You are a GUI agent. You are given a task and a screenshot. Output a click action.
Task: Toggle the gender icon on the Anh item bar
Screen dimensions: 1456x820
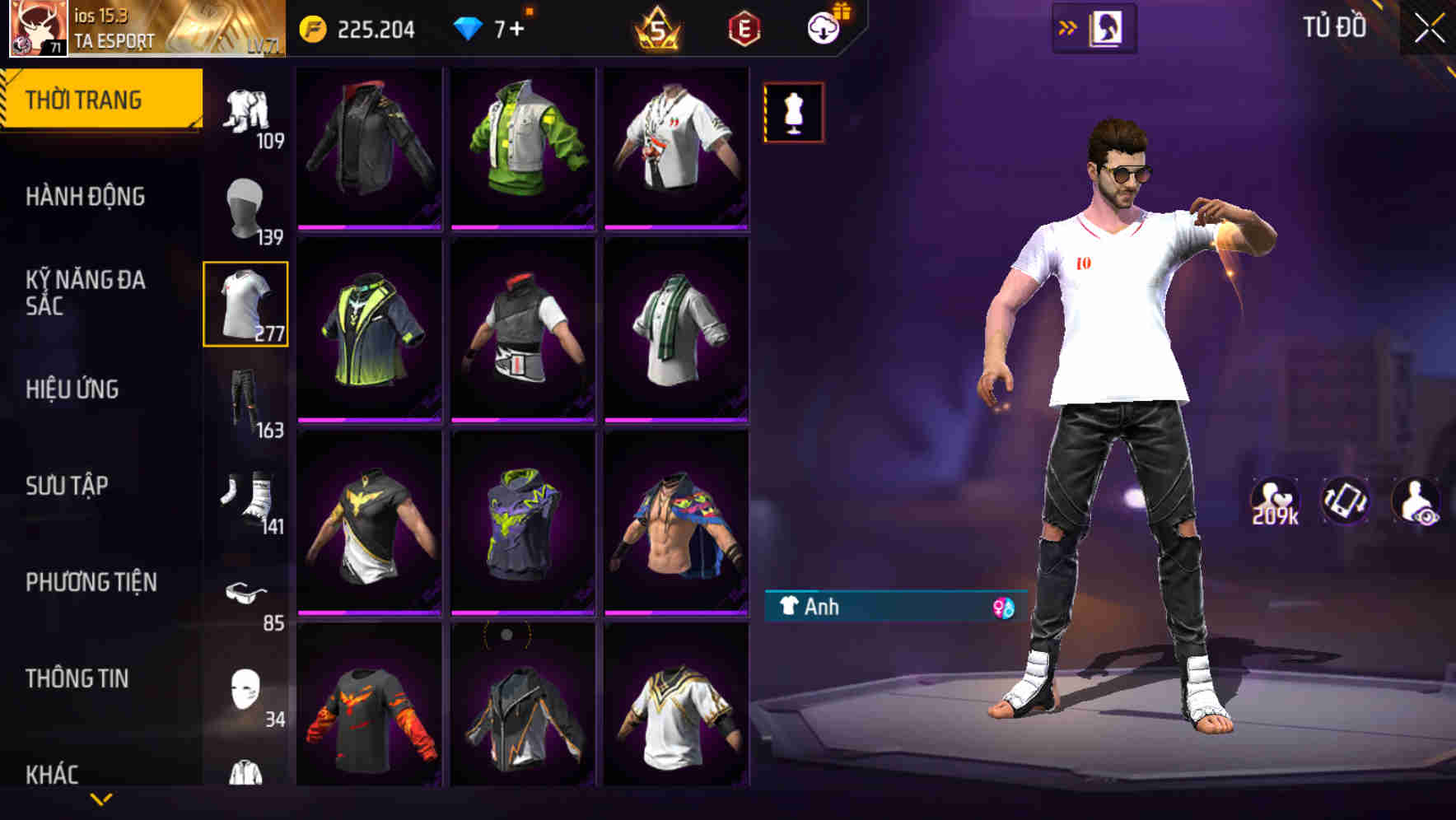click(998, 608)
